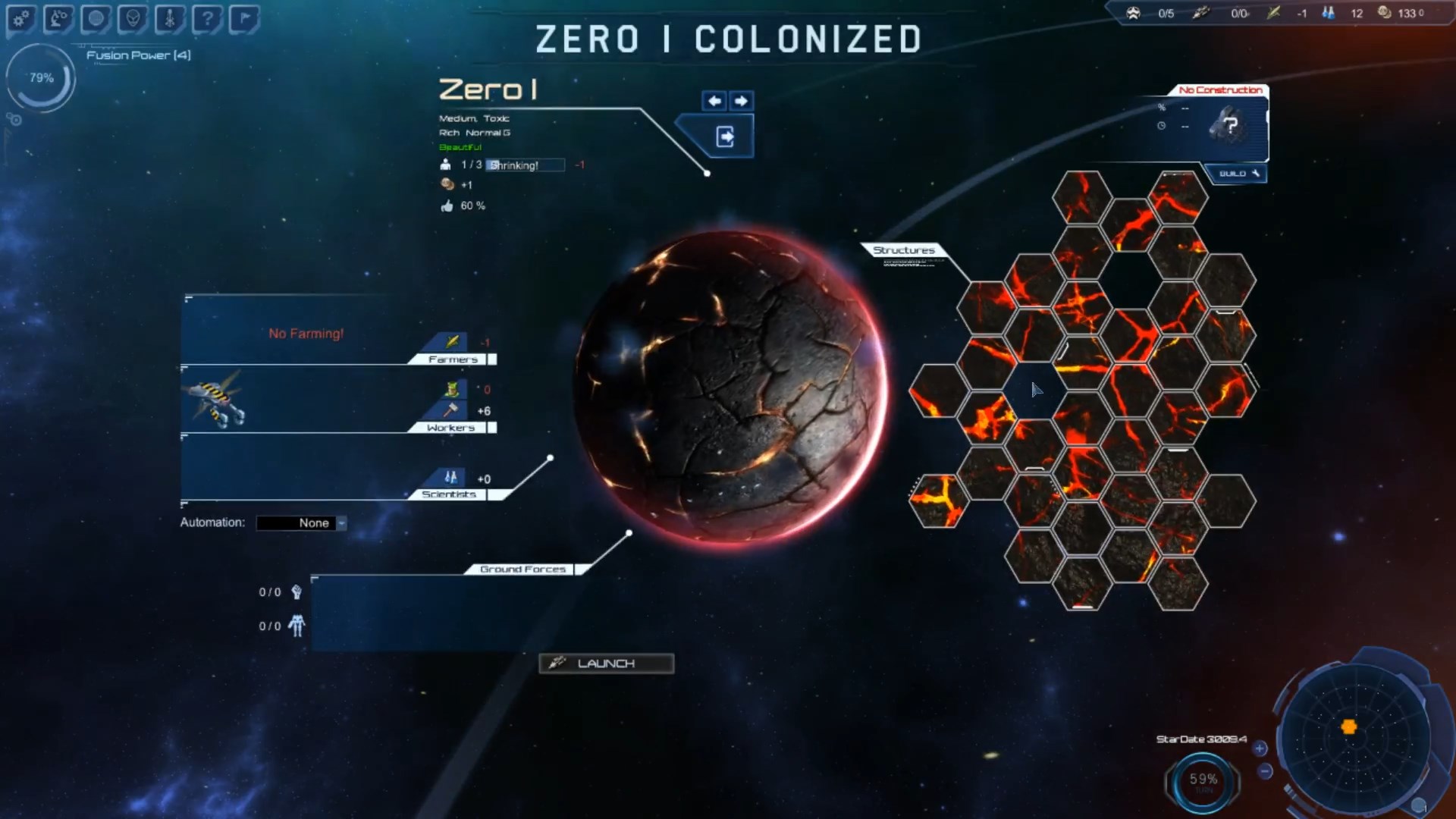
Task: Open diplomacy via the alien head icon
Action: pos(133,19)
